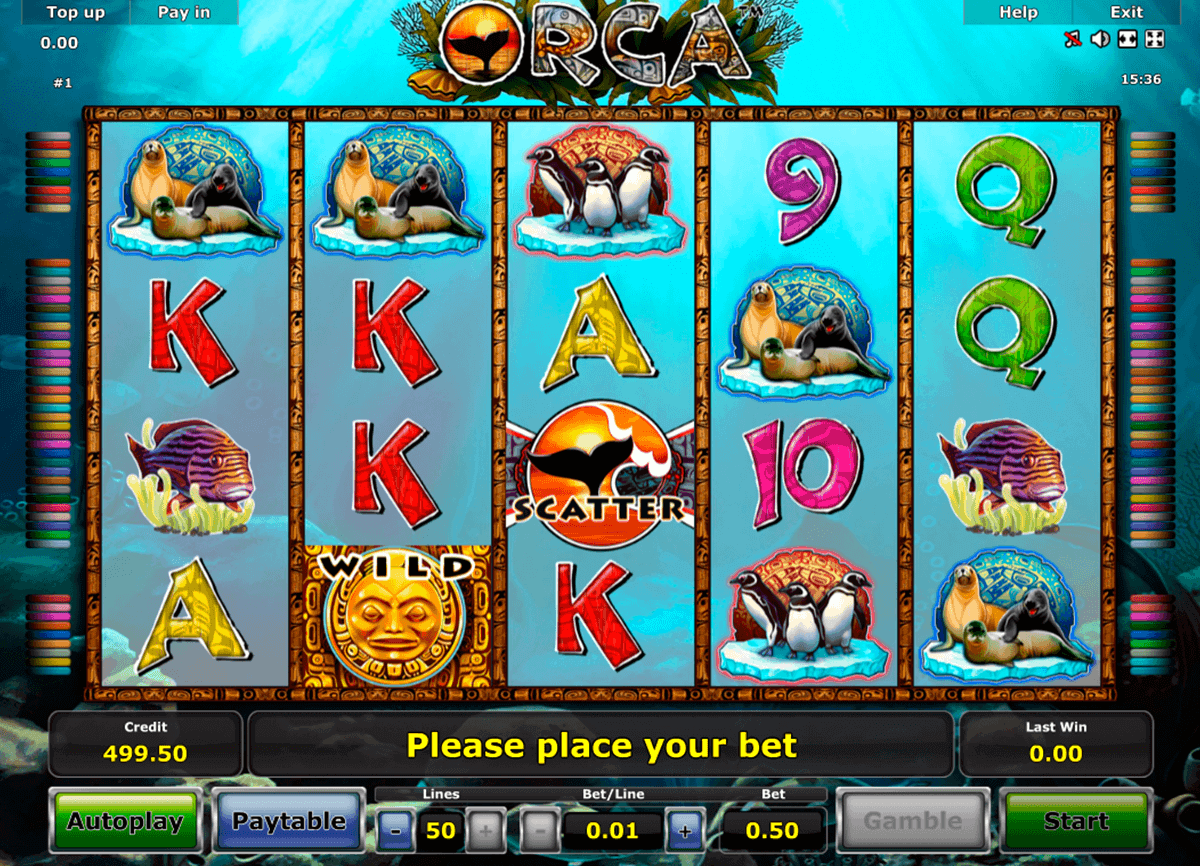
Task: Open the Top up menu
Action: (76, 12)
